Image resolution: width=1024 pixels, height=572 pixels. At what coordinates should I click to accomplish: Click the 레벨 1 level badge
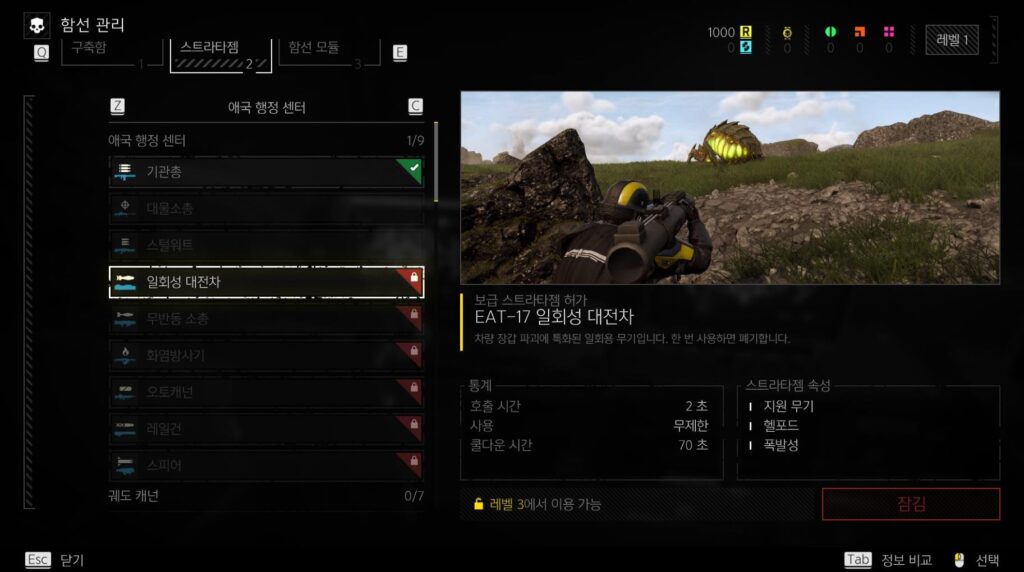(x=951, y=40)
